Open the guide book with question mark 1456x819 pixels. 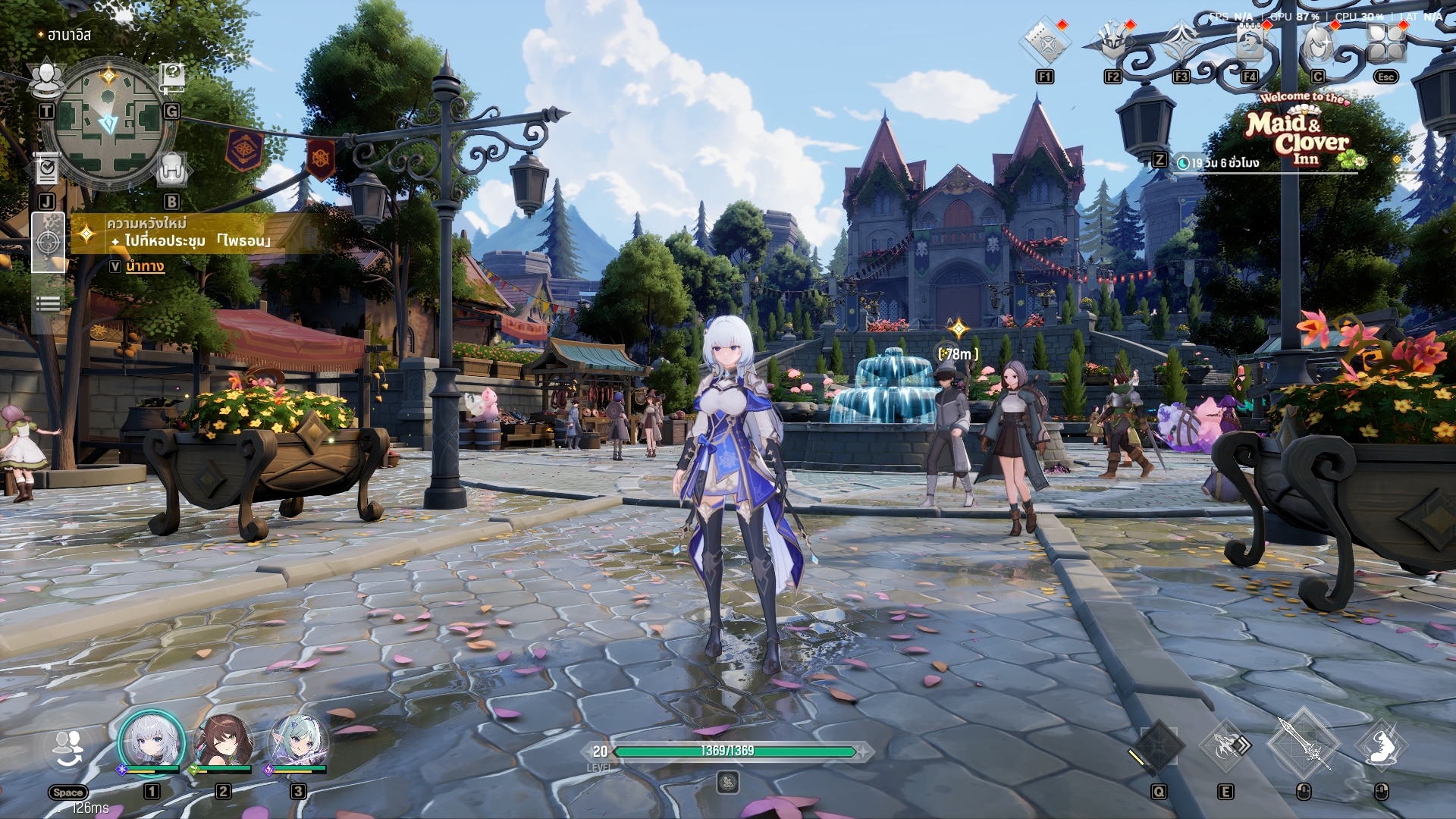(172, 76)
